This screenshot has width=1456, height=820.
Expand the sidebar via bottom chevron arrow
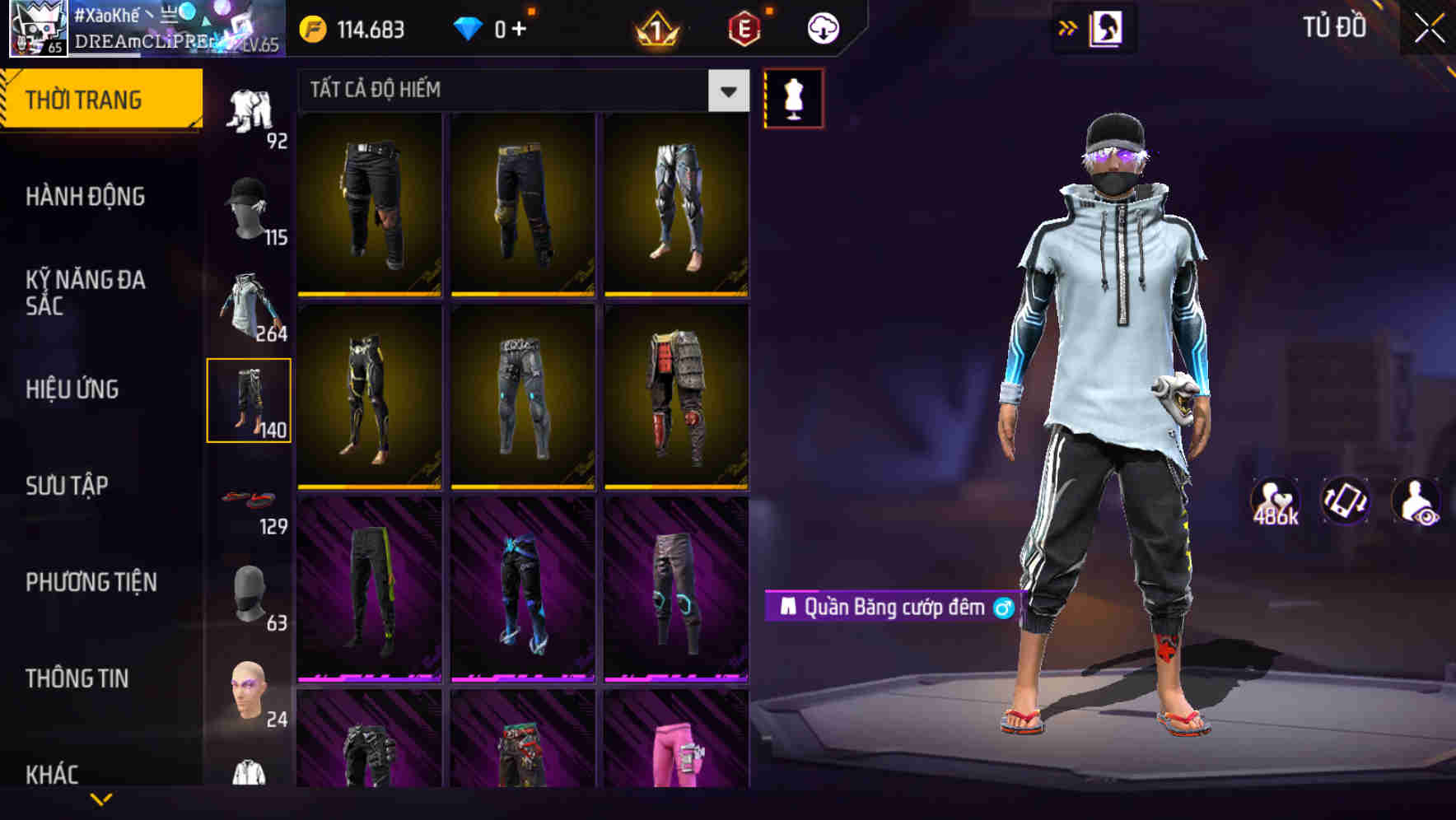click(x=101, y=799)
